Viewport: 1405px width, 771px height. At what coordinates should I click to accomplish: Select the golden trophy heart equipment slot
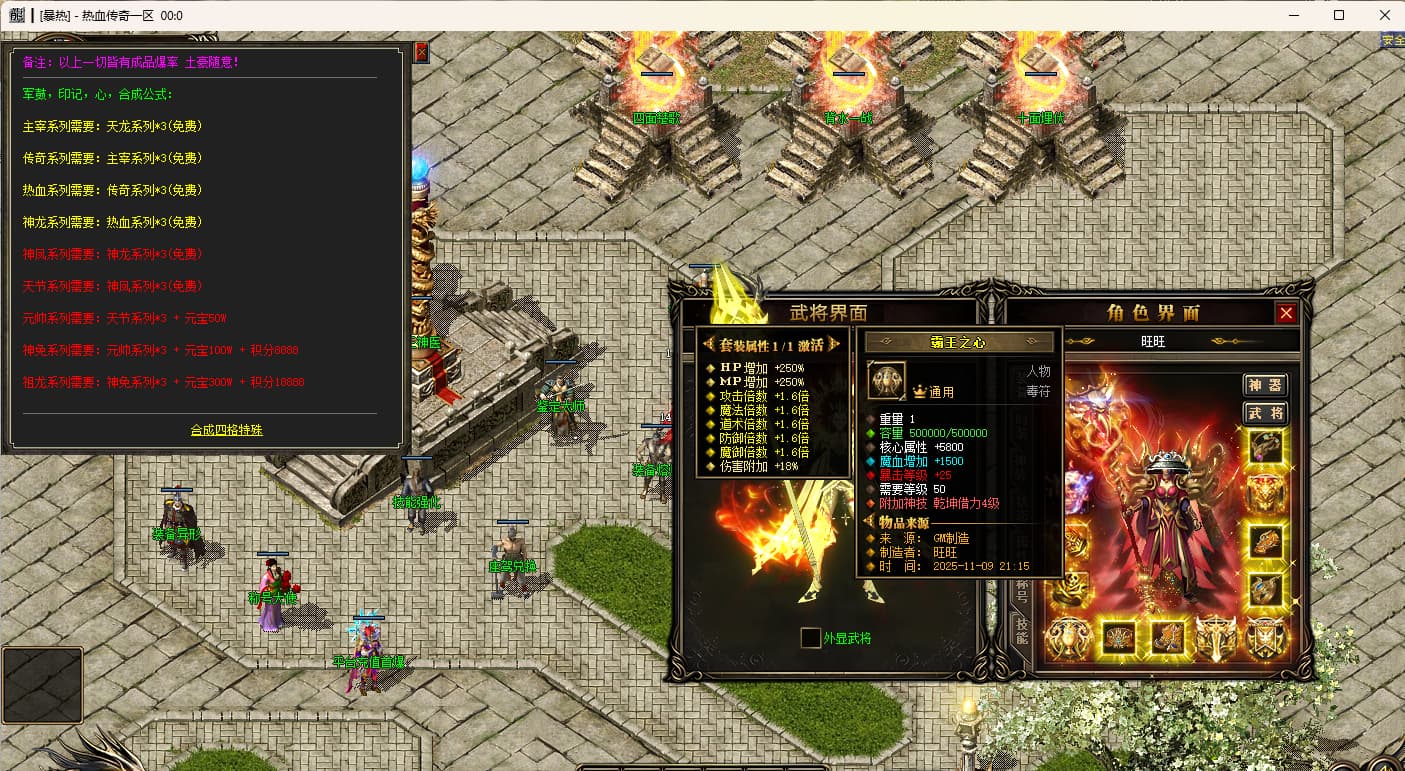(1068, 638)
